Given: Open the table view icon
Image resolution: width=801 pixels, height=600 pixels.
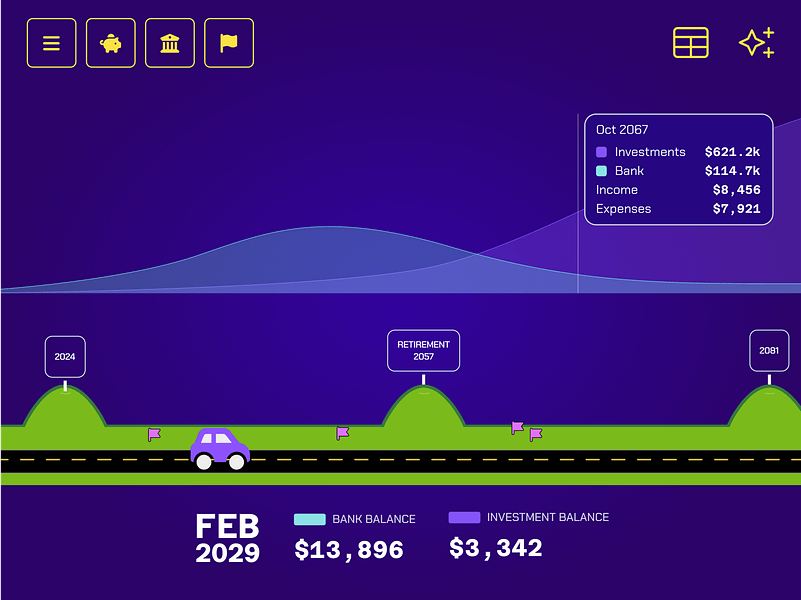Looking at the screenshot, I should 690,43.
